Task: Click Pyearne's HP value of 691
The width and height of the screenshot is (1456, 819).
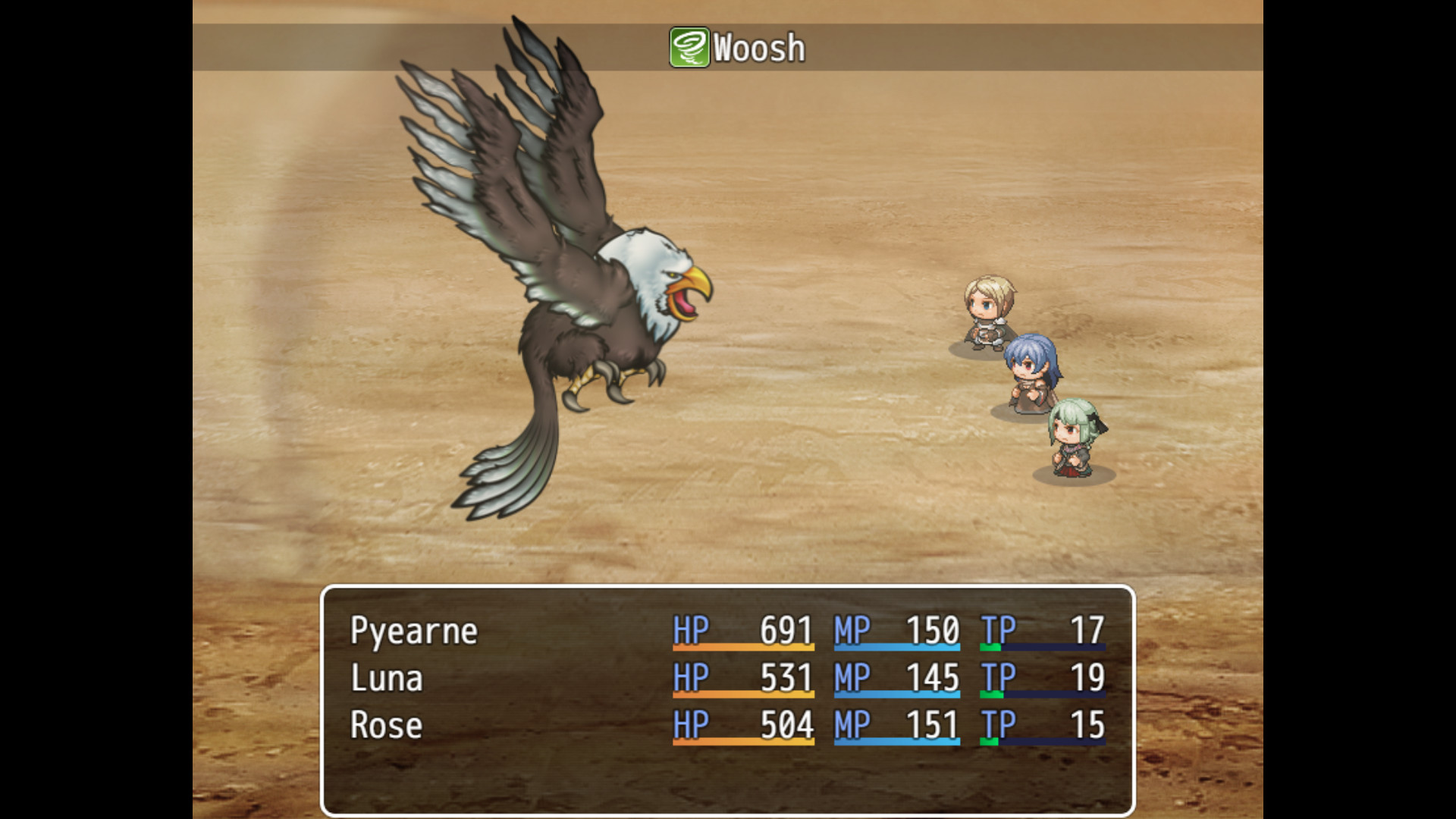Action: tap(786, 630)
